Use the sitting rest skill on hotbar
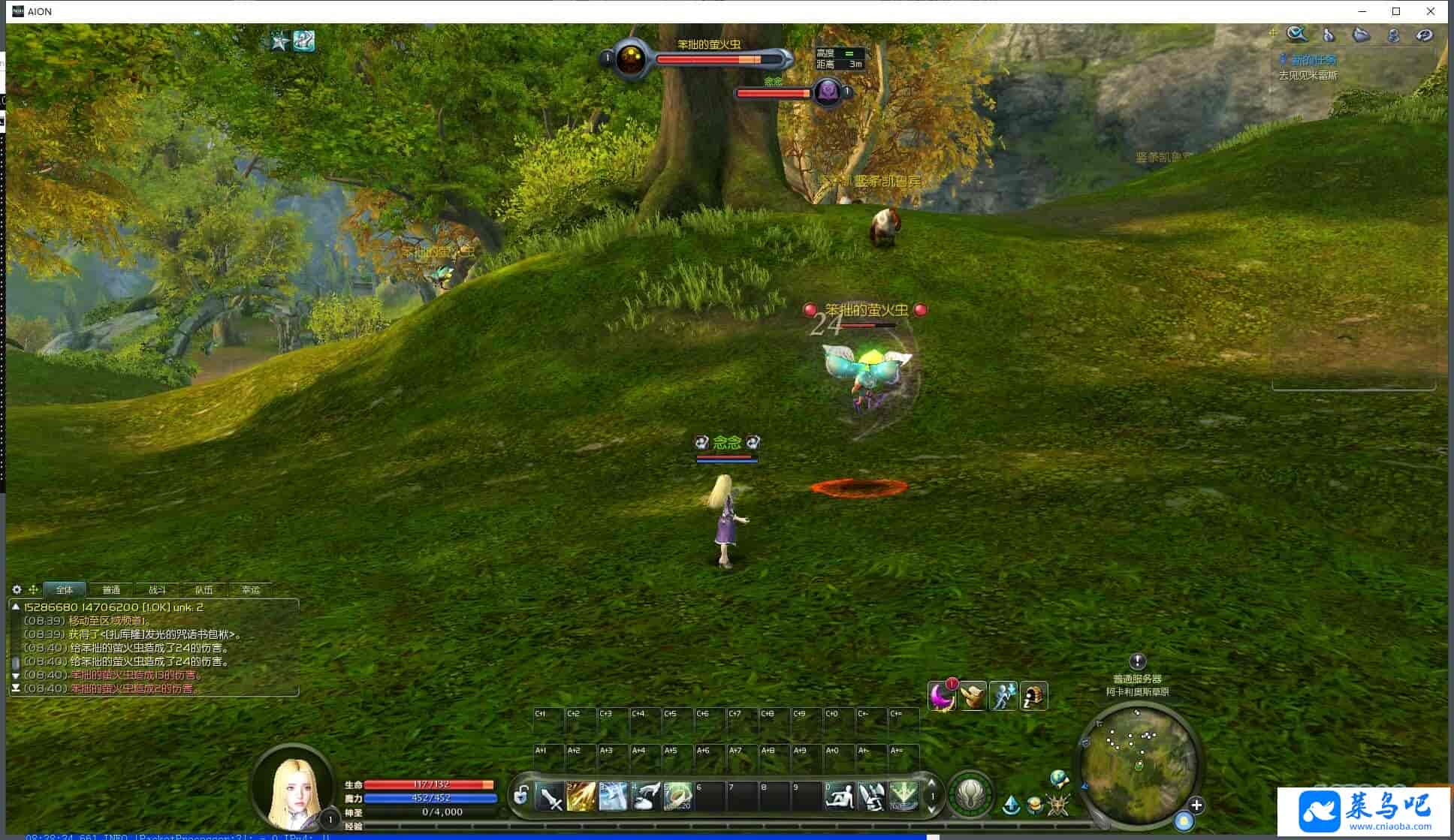This screenshot has width=1454, height=840. [839, 796]
